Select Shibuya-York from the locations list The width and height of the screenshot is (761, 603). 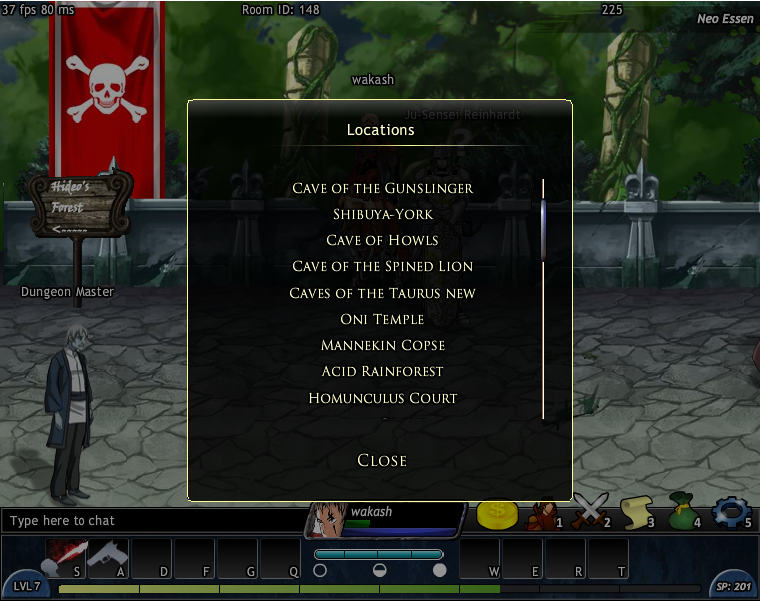click(382, 214)
